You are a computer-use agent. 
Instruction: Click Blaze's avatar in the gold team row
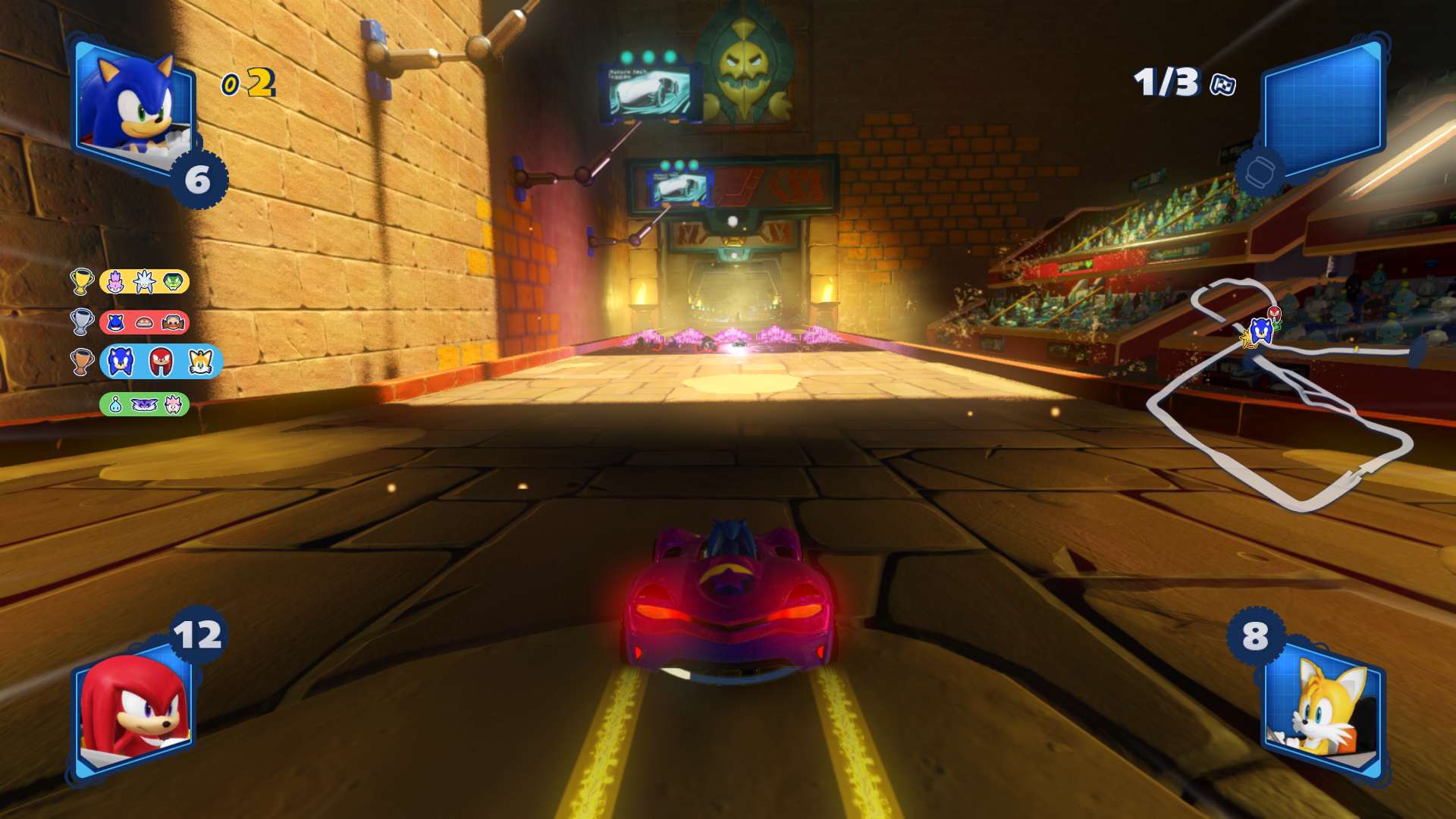[x=115, y=281]
